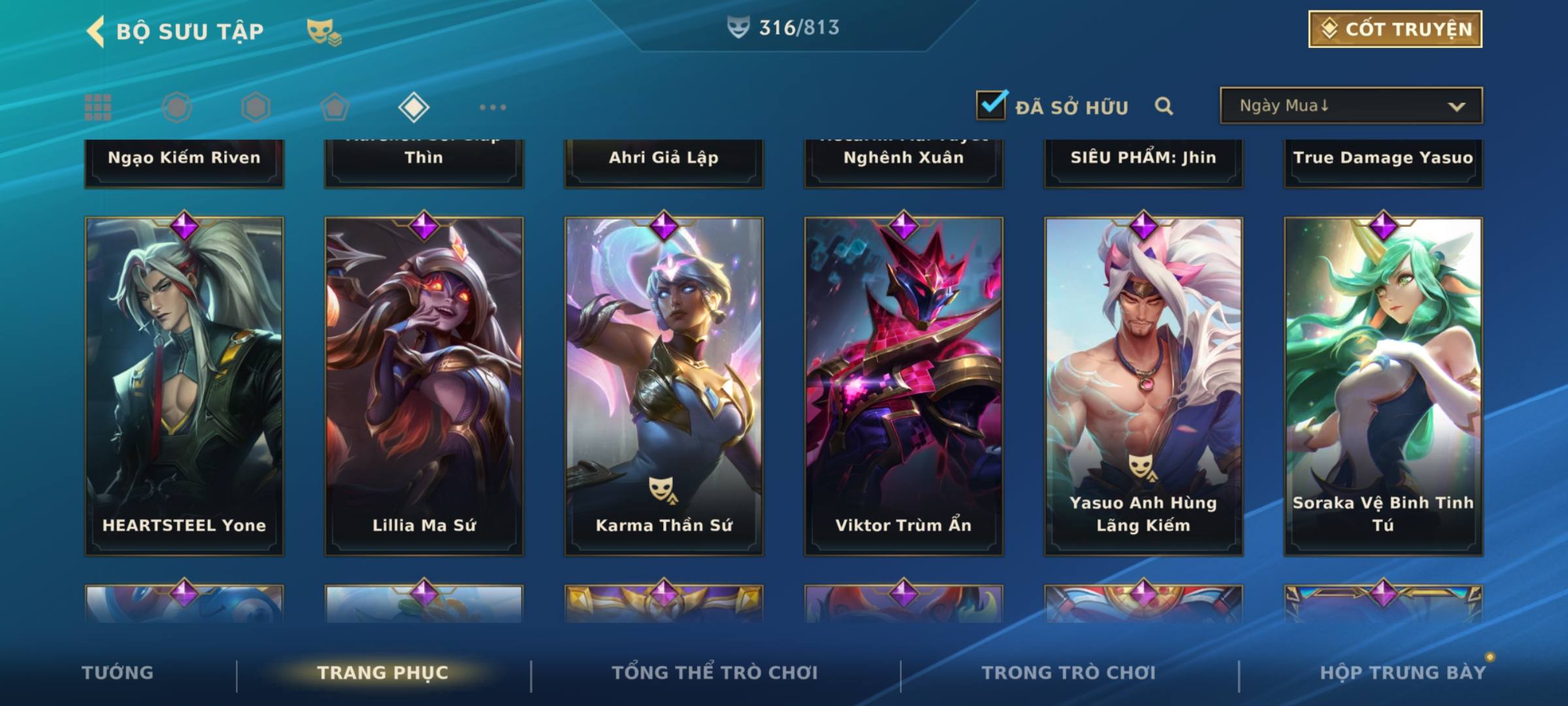The width and height of the screenshot is (1568, 706).
Task: Select the grid all-rarities filter
Action: pyautogui.click(x=98, y=107)
